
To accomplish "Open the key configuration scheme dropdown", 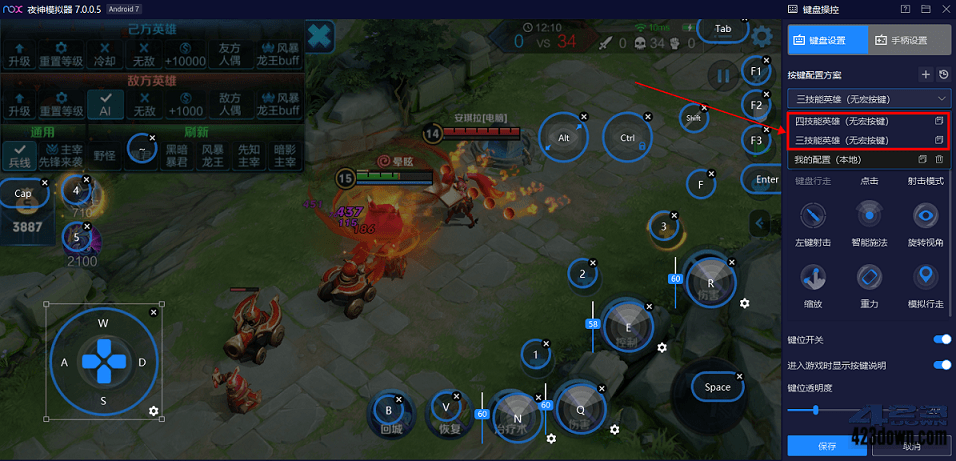I will [868, 98].
